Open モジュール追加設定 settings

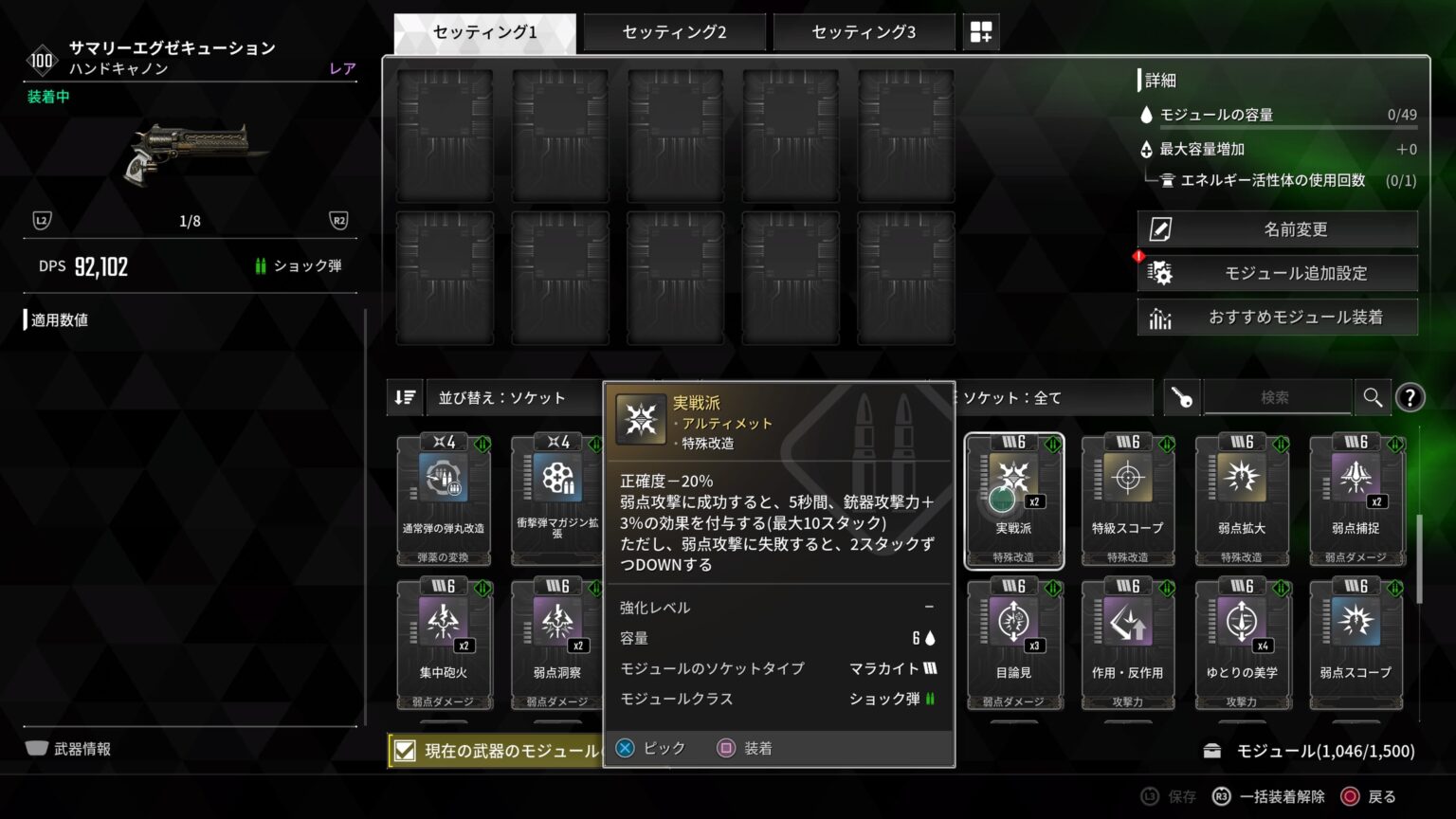tap(1277, 273)
